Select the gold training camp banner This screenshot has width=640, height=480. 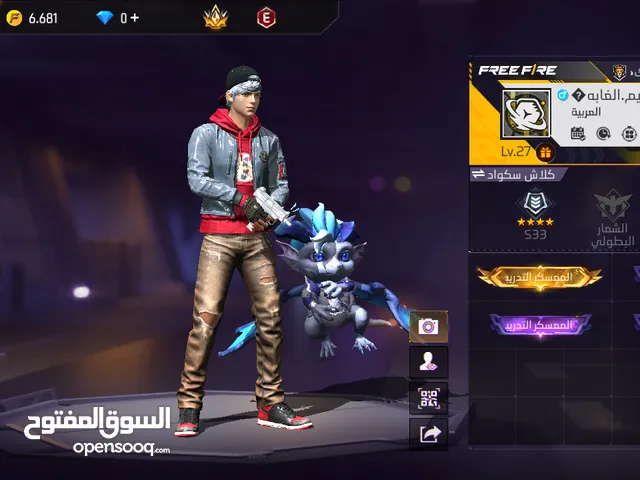540,275
